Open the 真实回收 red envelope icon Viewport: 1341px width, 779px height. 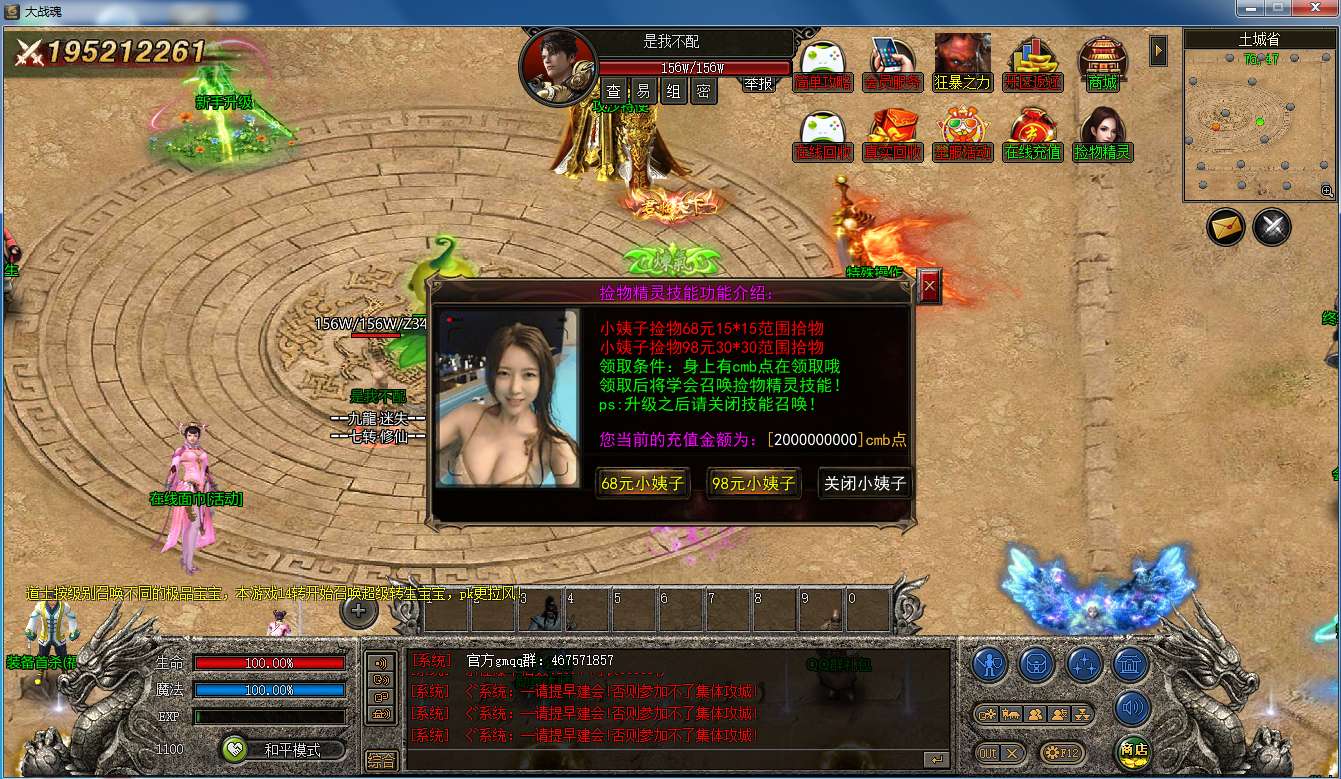(892, 134)
